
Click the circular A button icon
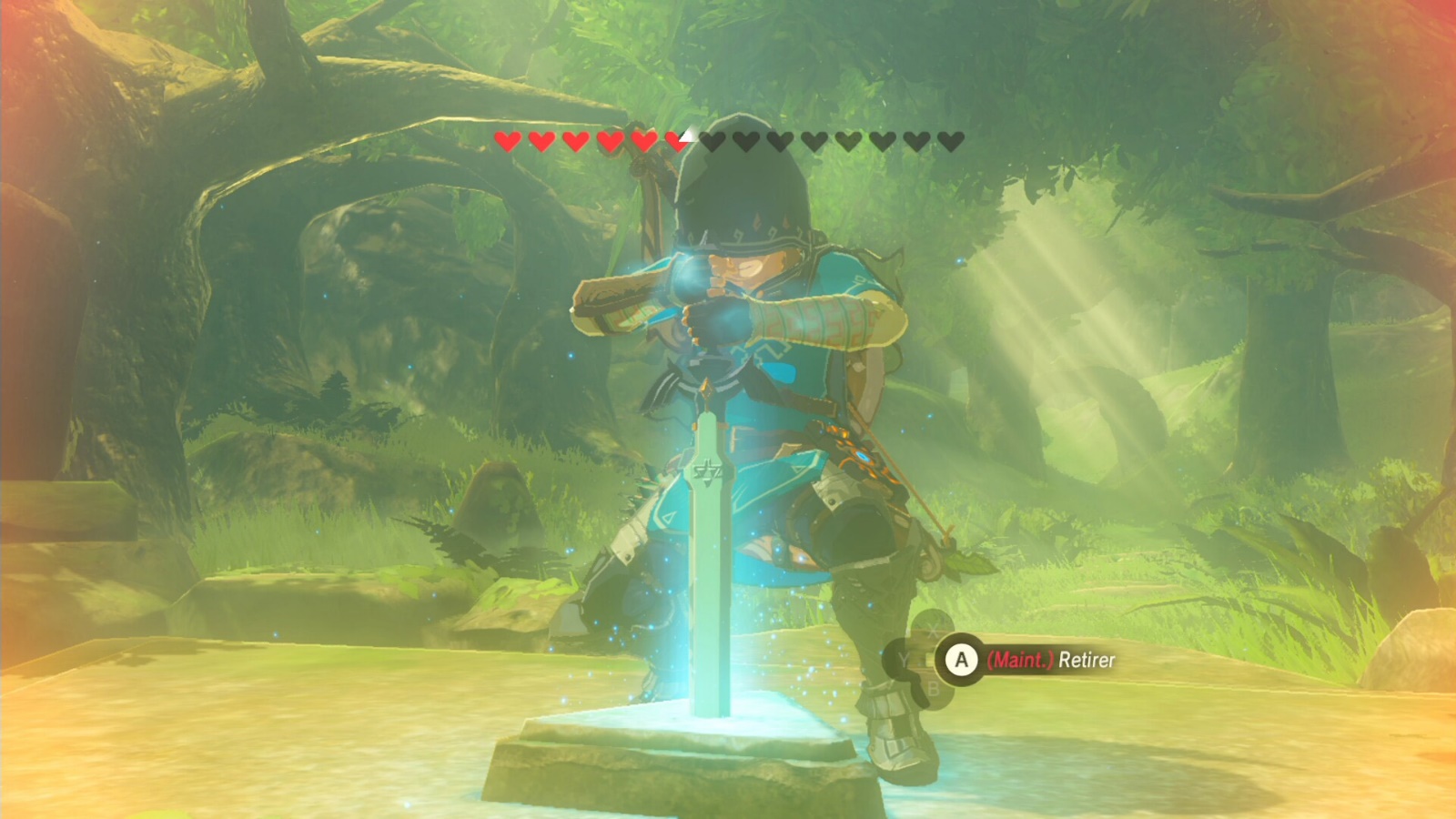pos(961,660)
